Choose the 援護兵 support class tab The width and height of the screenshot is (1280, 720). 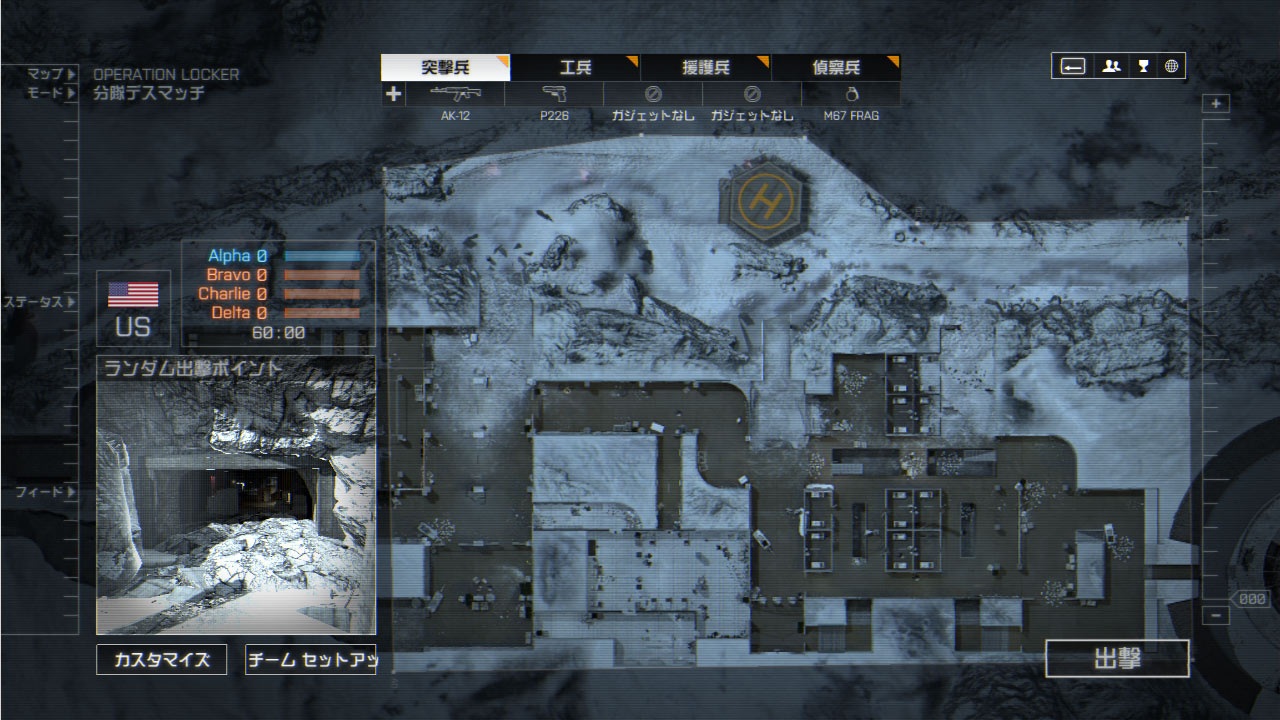(x=706, y=68)
